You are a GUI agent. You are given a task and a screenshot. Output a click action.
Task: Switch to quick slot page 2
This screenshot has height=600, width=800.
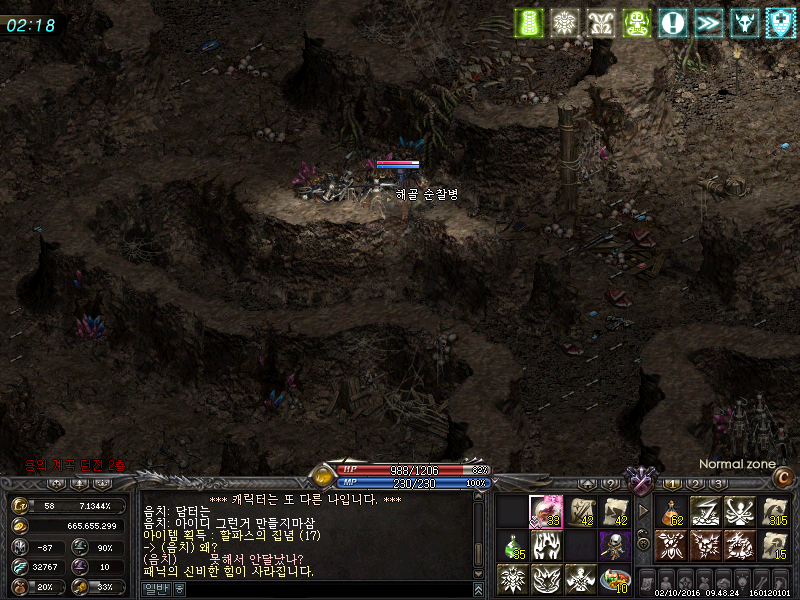pos(695,484)
